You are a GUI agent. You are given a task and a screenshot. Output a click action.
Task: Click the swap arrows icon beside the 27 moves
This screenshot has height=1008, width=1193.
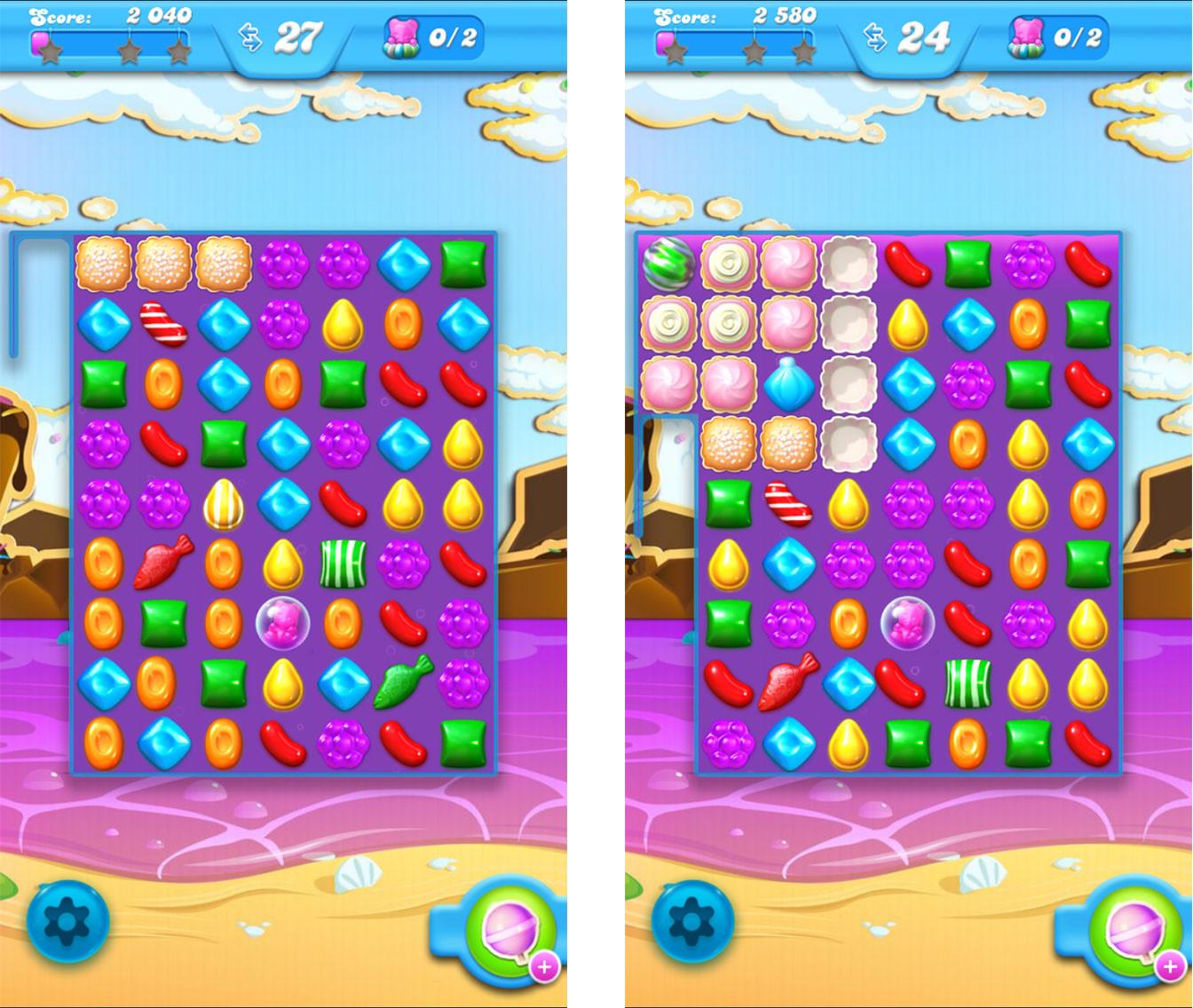point(249,36)
